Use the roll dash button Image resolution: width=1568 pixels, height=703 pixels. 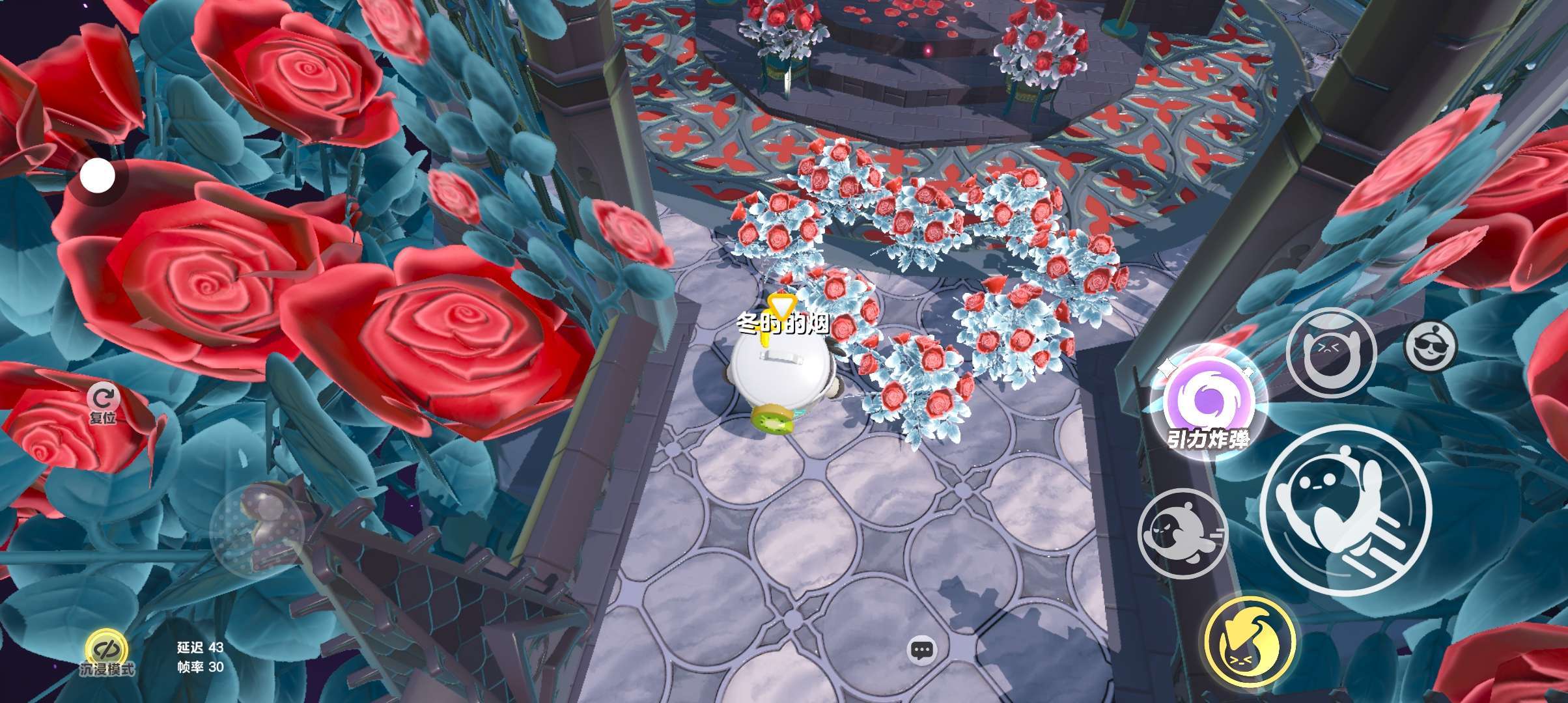[x=1182, y=533]
